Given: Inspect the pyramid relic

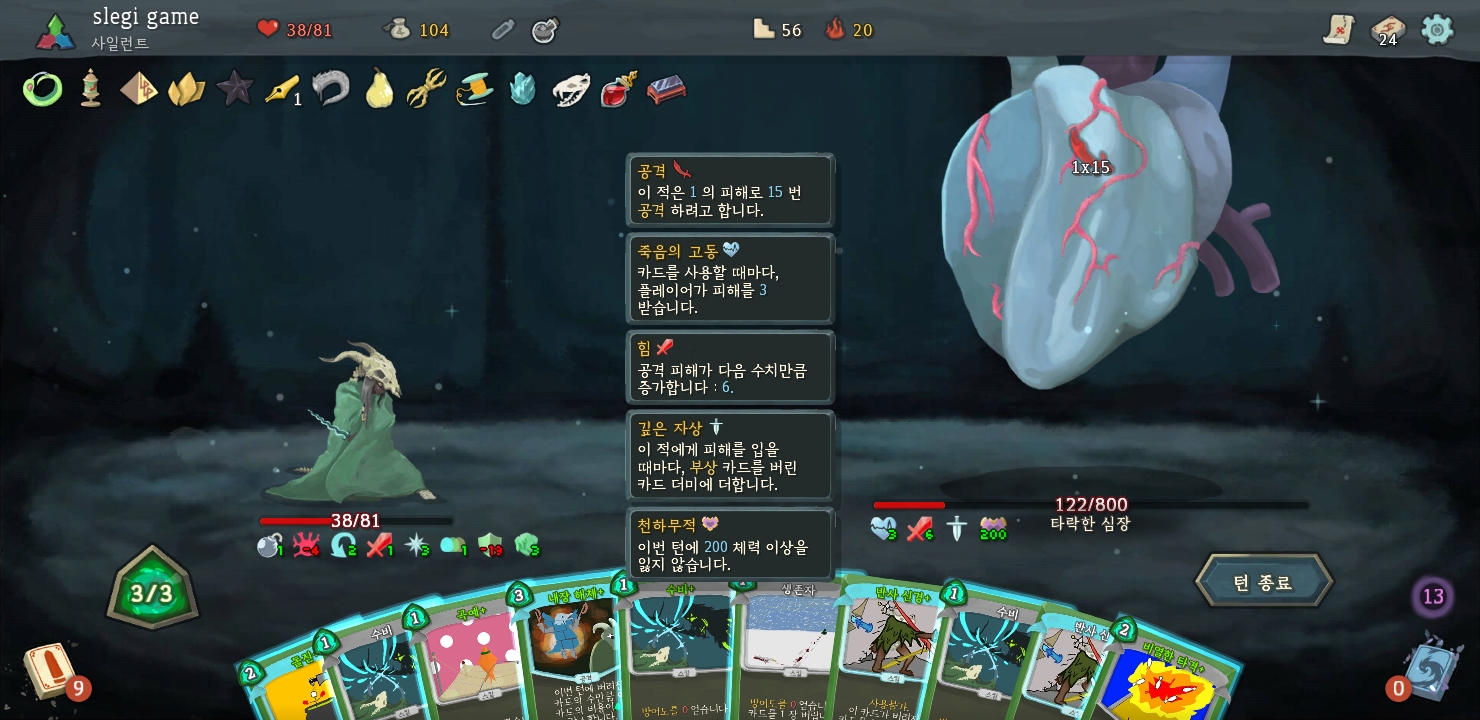Looking at the screenshot, I should click(138, 89).
